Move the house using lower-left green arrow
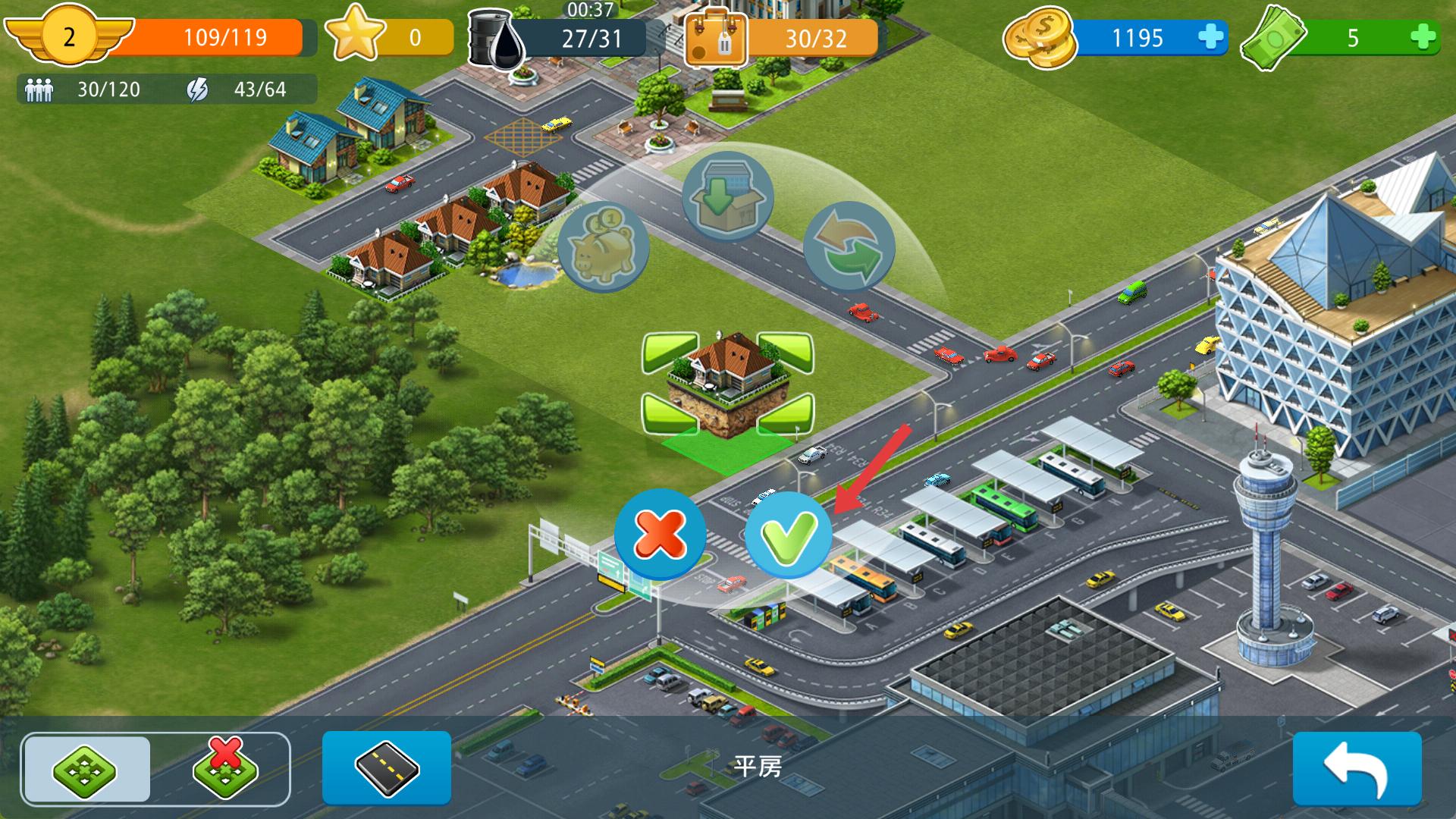This screenshot has height=819, width=1456. [x=670, y=413]
